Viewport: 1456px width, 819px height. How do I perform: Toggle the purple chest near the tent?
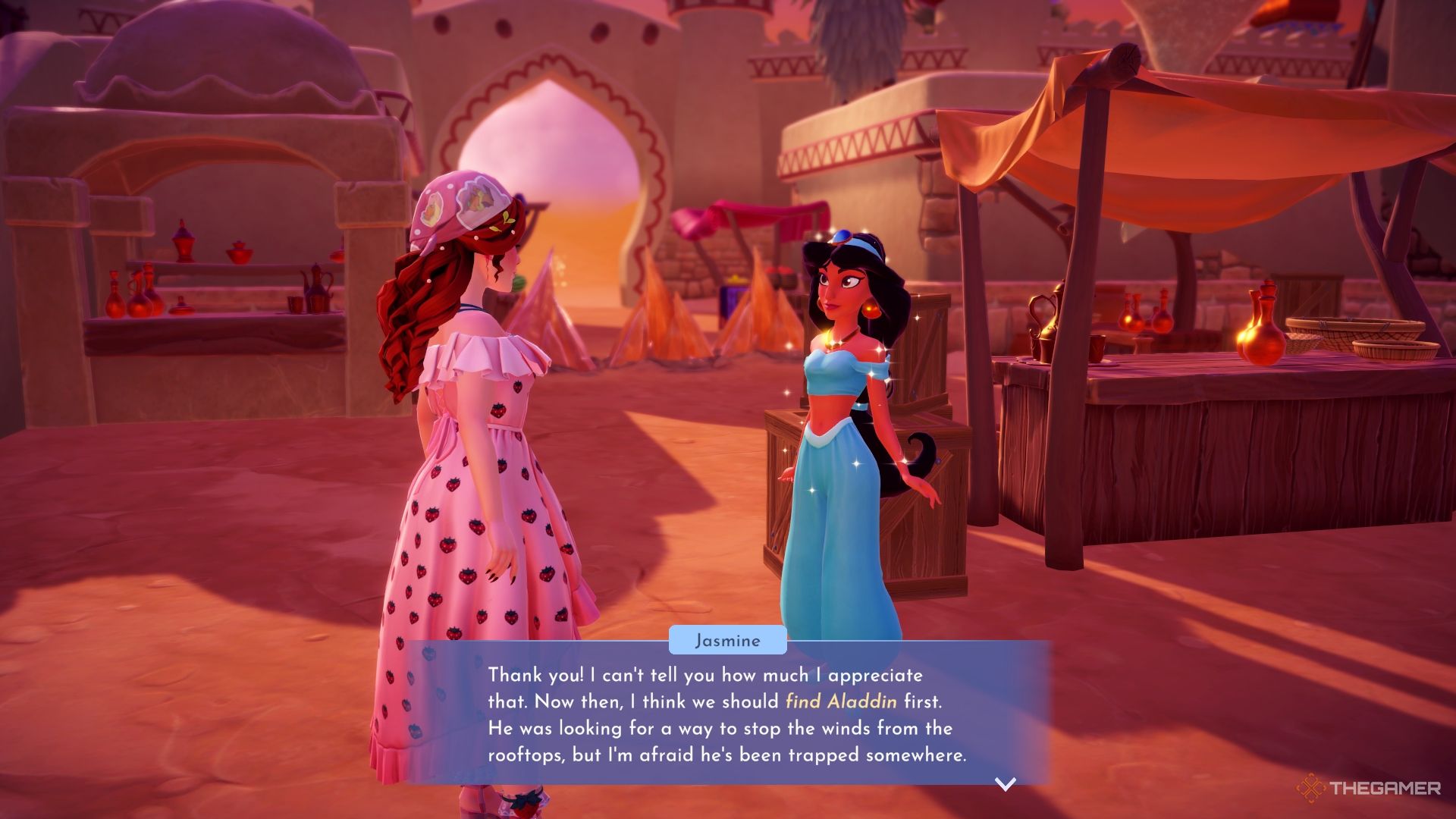(x=732, y=296)
